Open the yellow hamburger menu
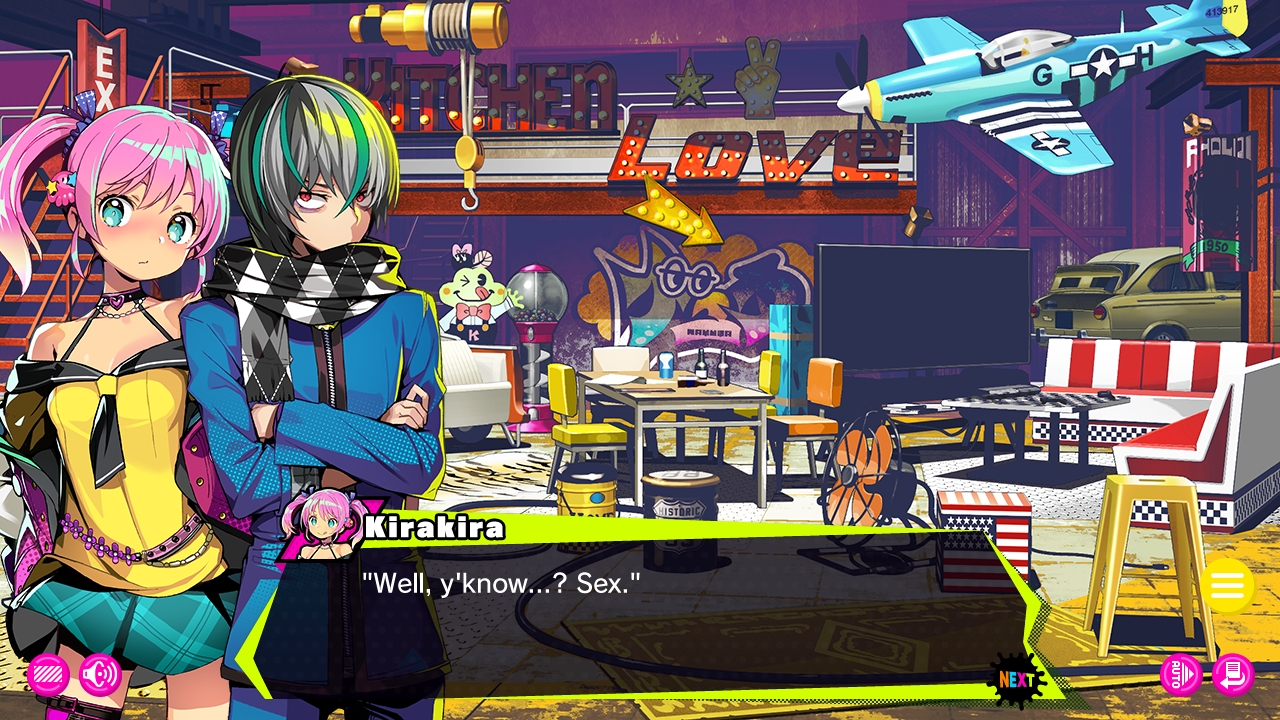This screenshot has height=720, width=1280. 1227,586
